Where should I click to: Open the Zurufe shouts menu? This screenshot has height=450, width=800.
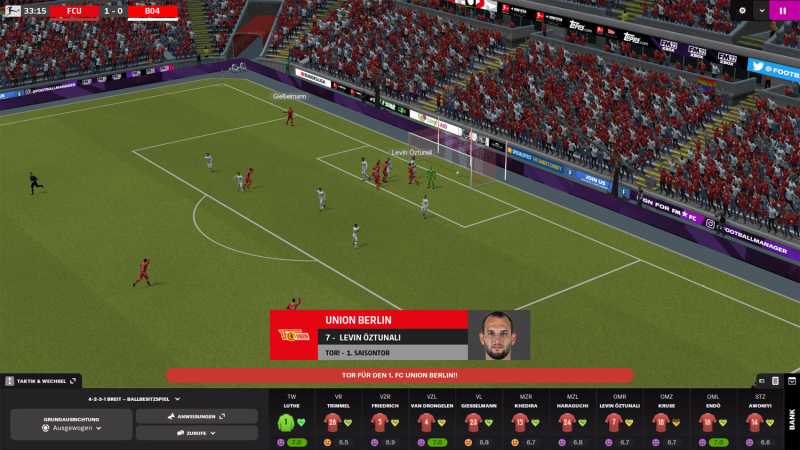(x=197, y=433)
